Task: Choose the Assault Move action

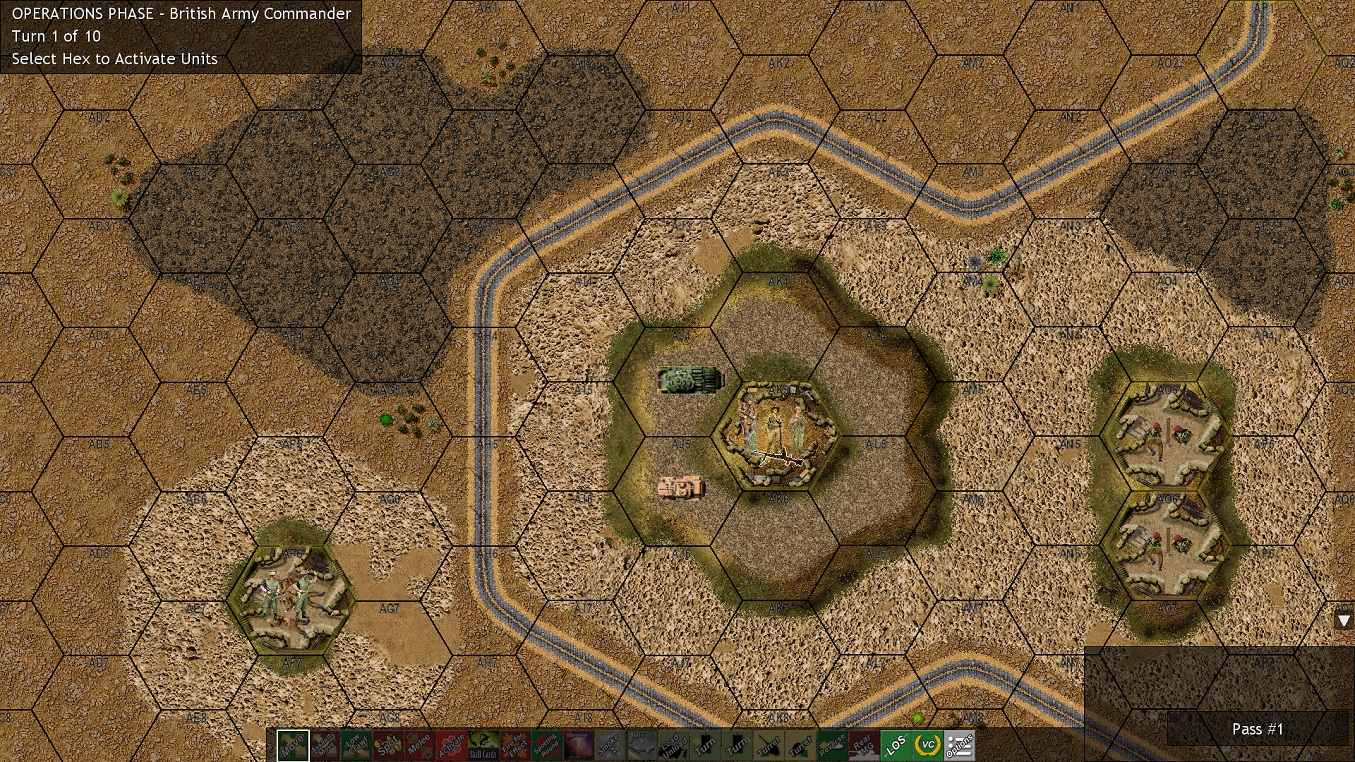Action: [x=325, y=745]
